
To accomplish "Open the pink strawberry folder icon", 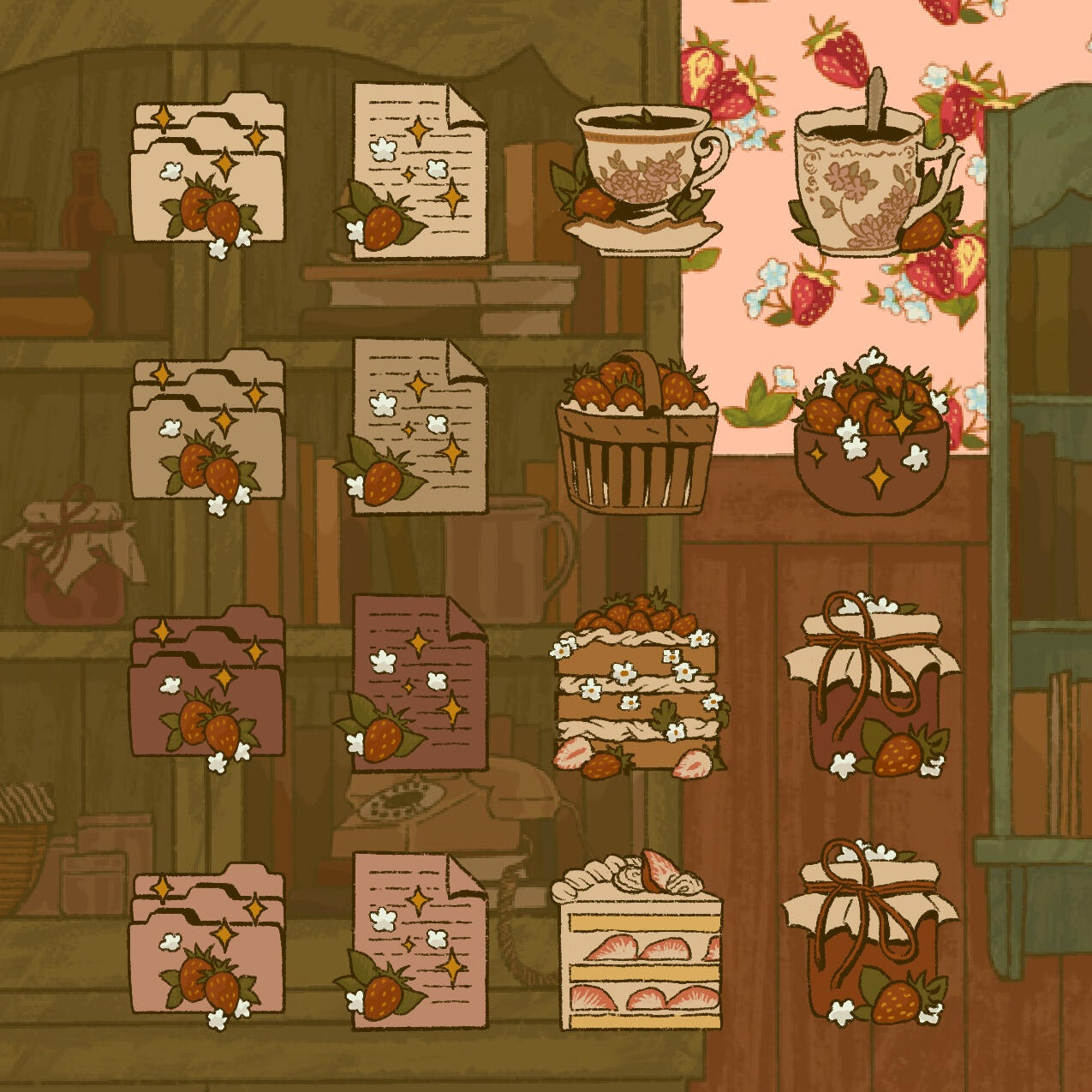I will coord(206,944).
